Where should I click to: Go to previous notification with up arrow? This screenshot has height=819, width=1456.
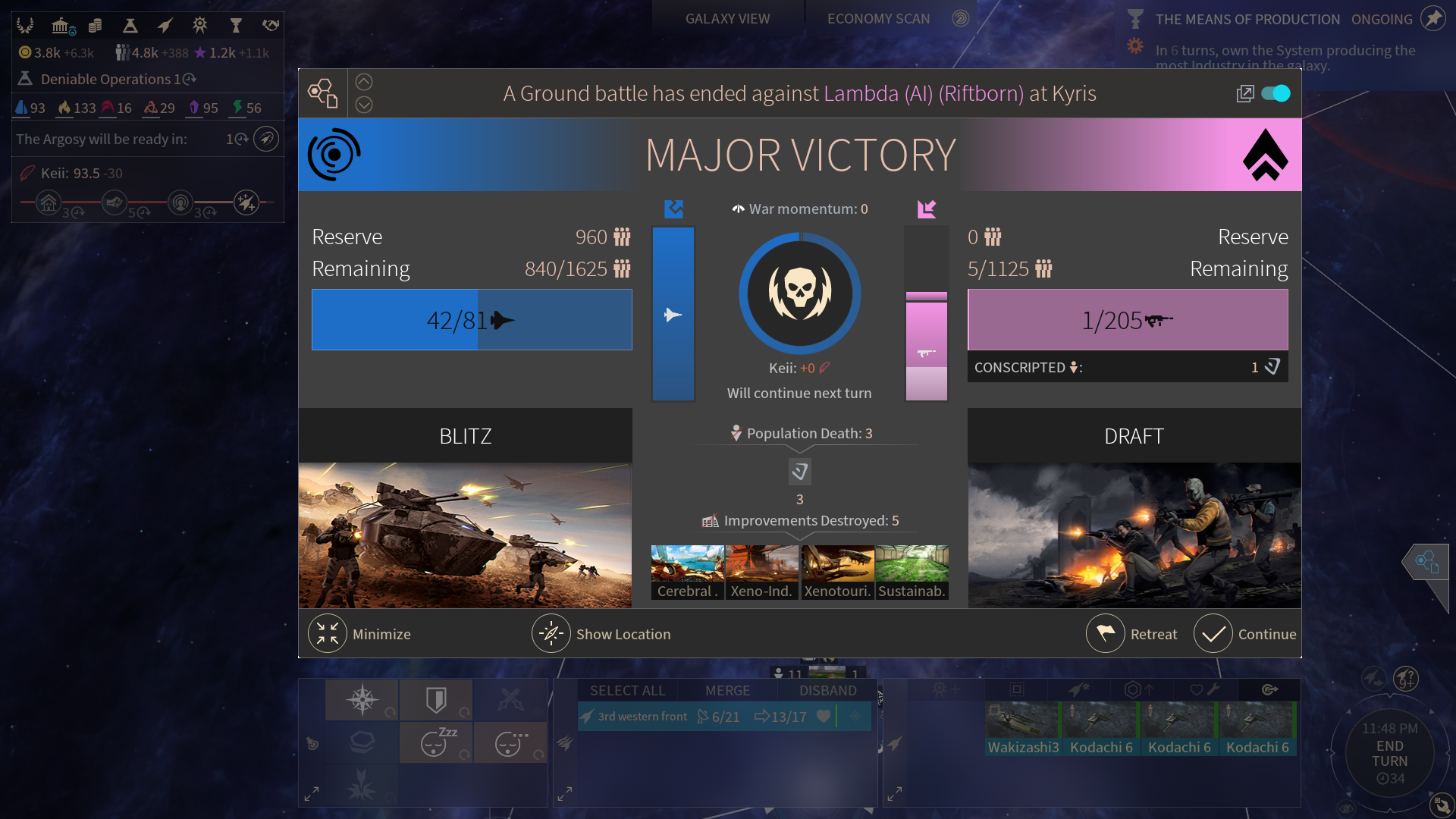[x=364, y=82]
